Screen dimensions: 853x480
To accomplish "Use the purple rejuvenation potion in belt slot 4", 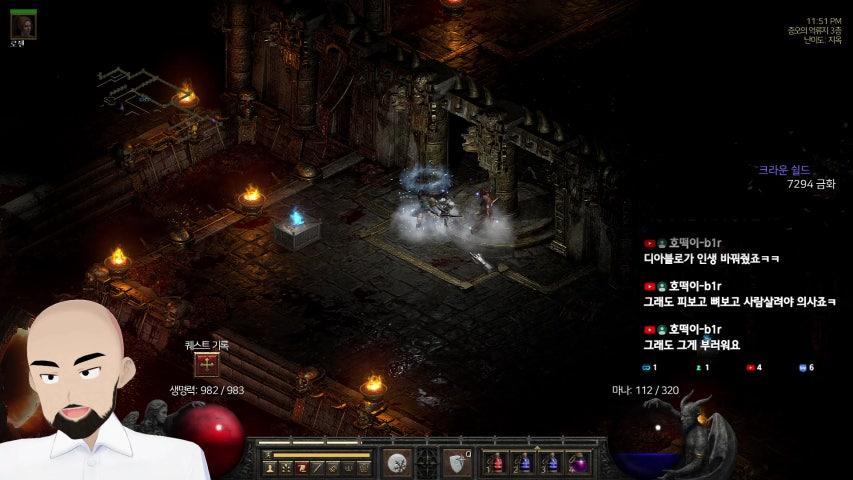I will (580, 464).
